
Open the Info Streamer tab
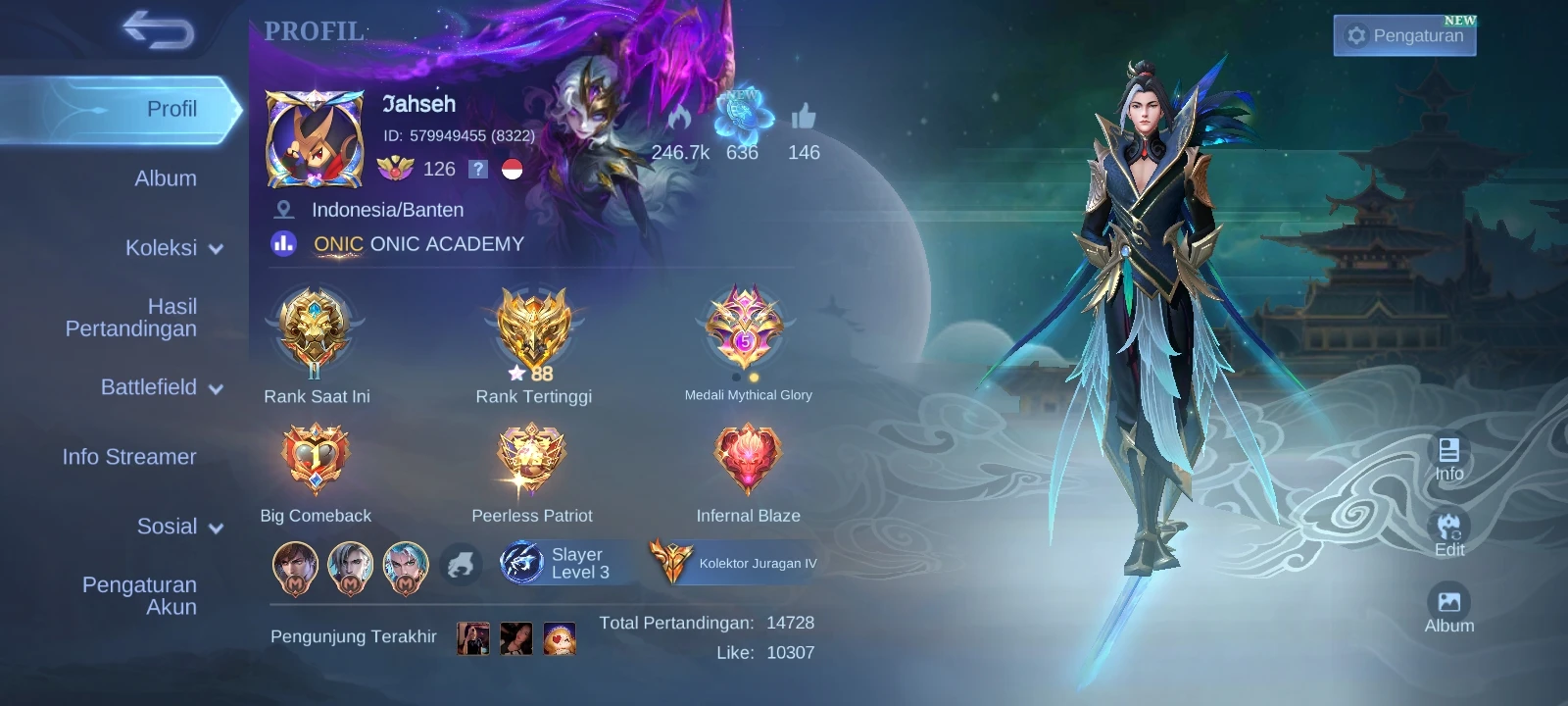tap(129, 457)
